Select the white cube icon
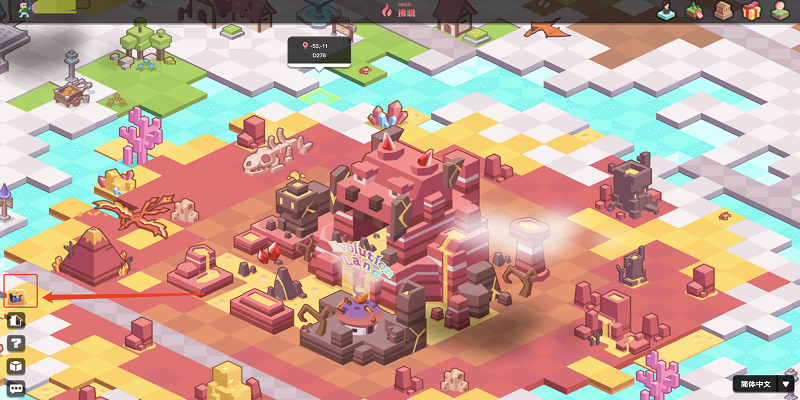Screen dimensions: 800x400 [16, 366]
